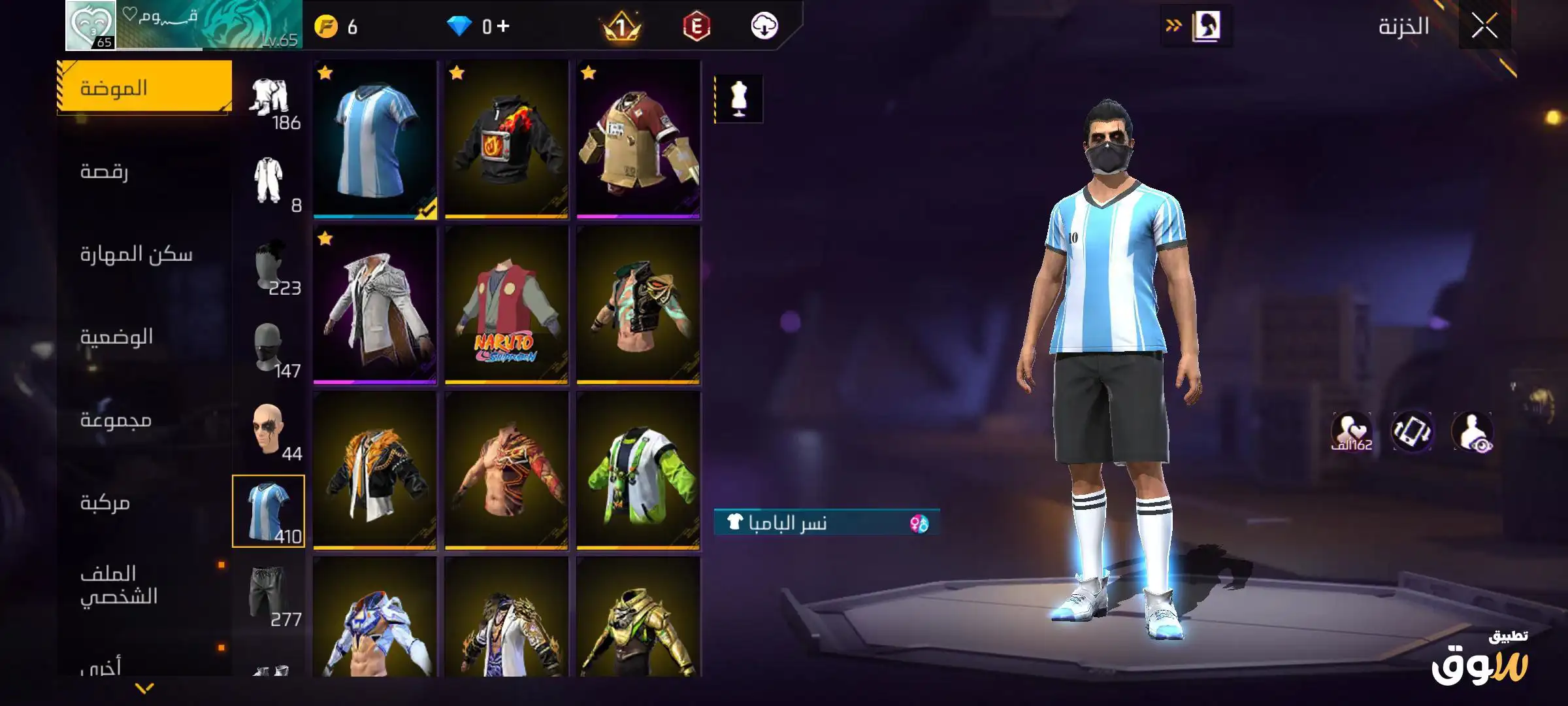This screenshot has height=706, width=1568.
Task: Choose the green and white jacket
Action: (x=638, y=471)
